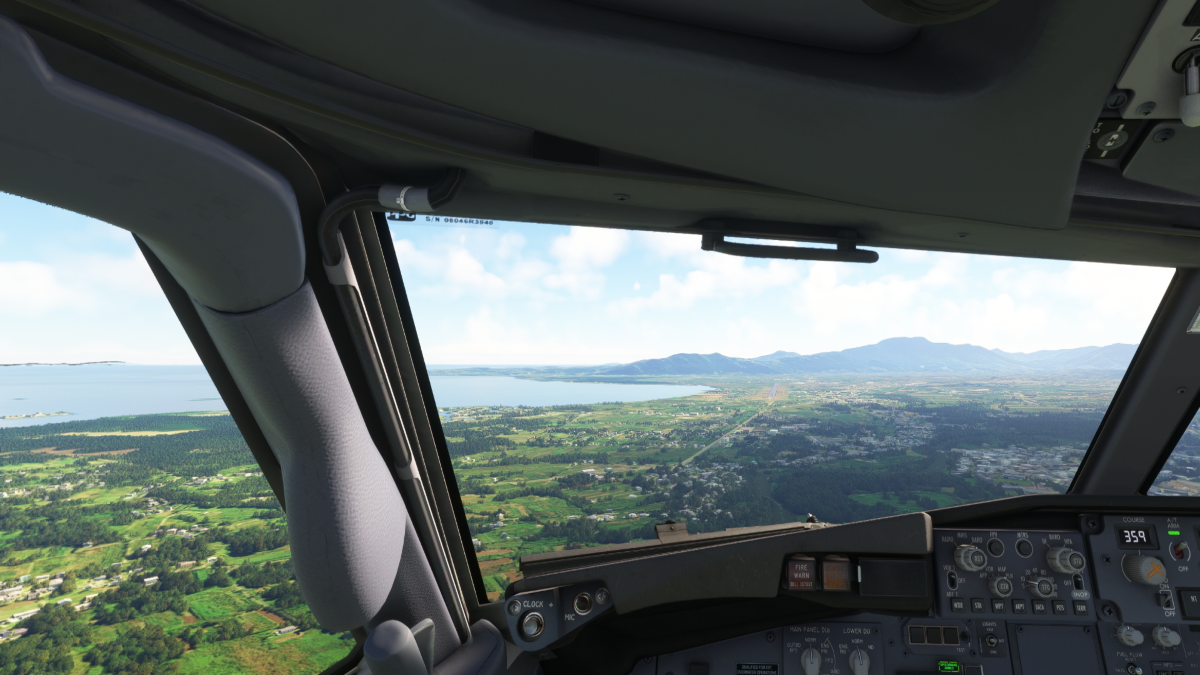The width and height of the screenshot is (1200, 675).
Task: Show stations with the STA button
Action: tap(978, 605)
